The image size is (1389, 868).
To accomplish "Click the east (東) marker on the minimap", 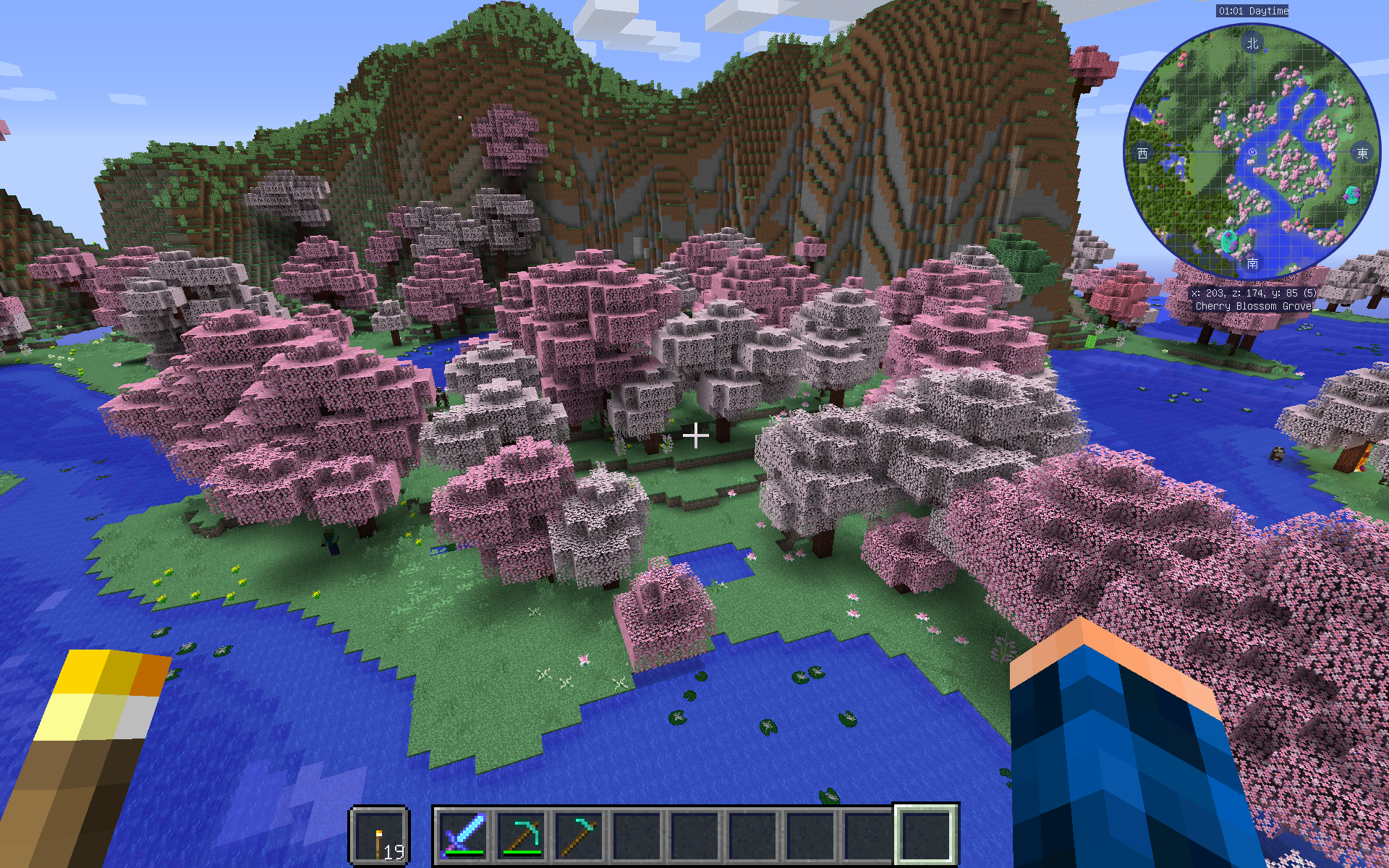I will pyautogui.click(x=1363, y=153).
